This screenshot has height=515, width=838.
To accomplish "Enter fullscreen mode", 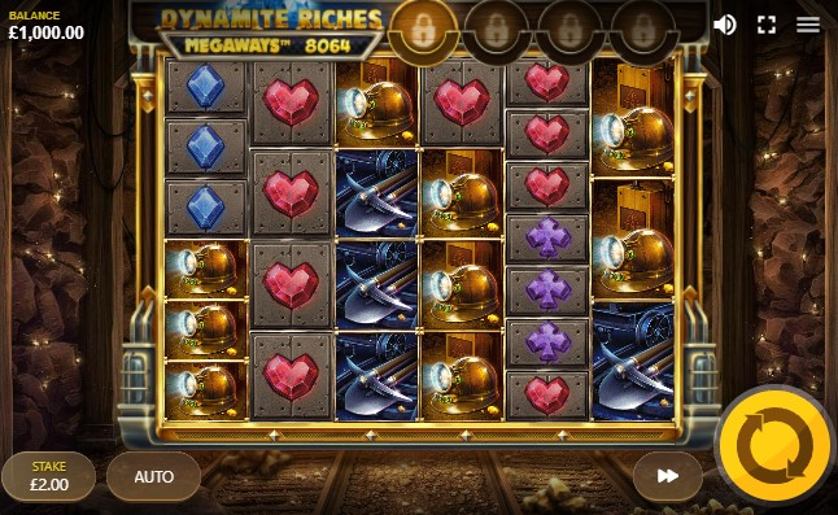I will (x=767, y=25).
